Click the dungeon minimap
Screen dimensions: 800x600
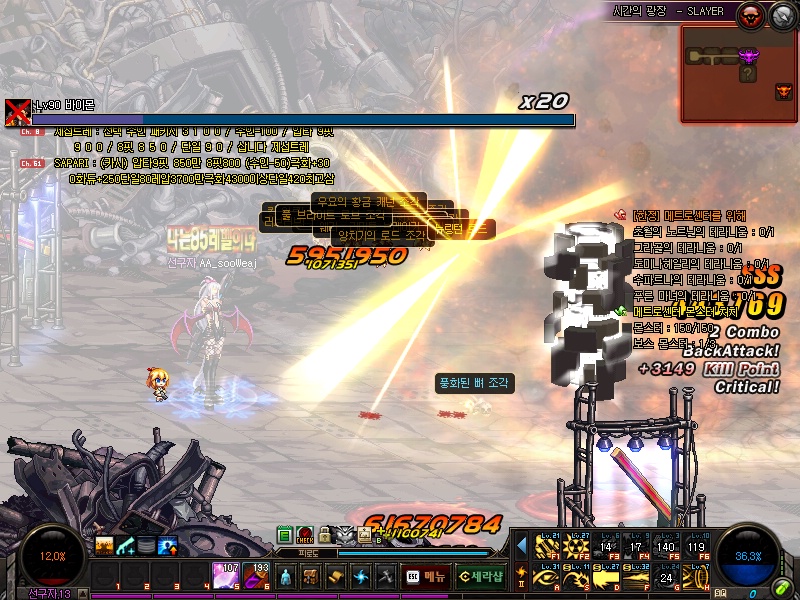click(x=738, y=74)
